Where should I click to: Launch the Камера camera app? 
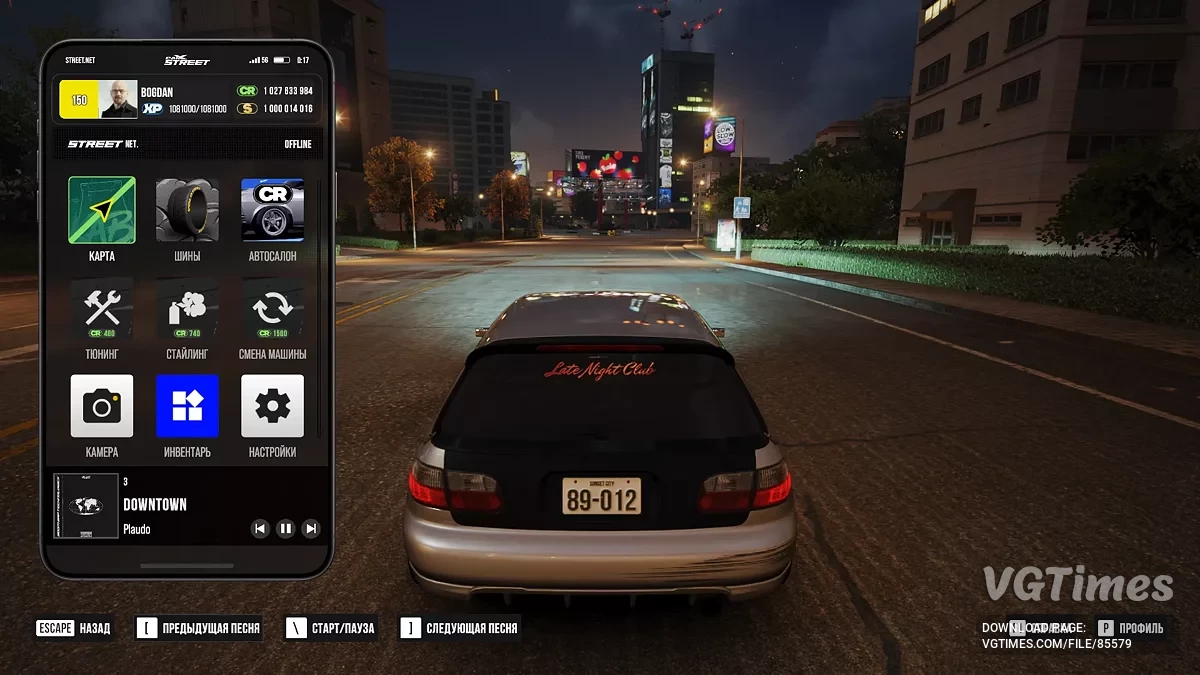[x=102, y=406]
